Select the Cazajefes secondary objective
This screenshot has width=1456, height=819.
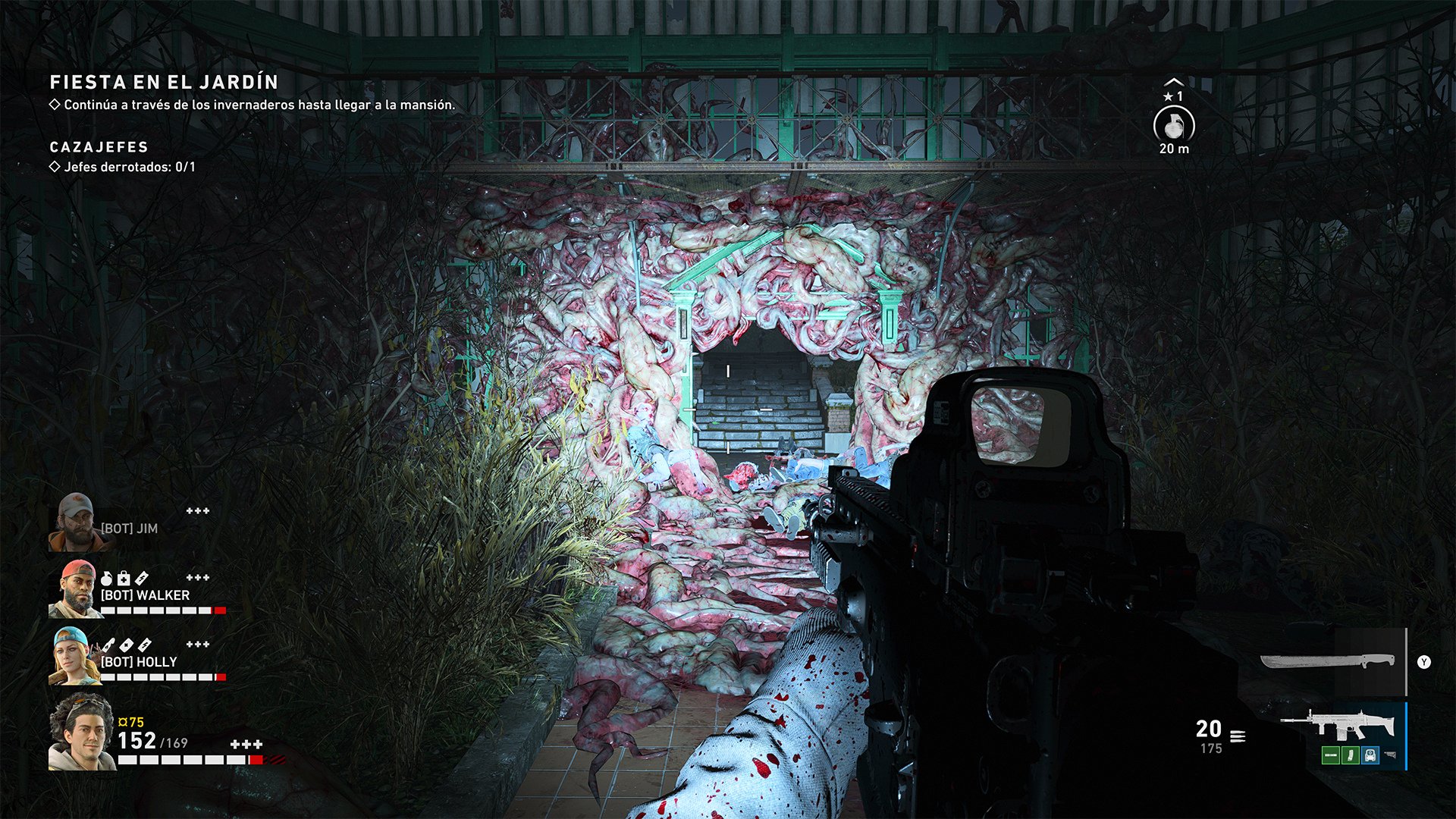click(x=99, y=147)
